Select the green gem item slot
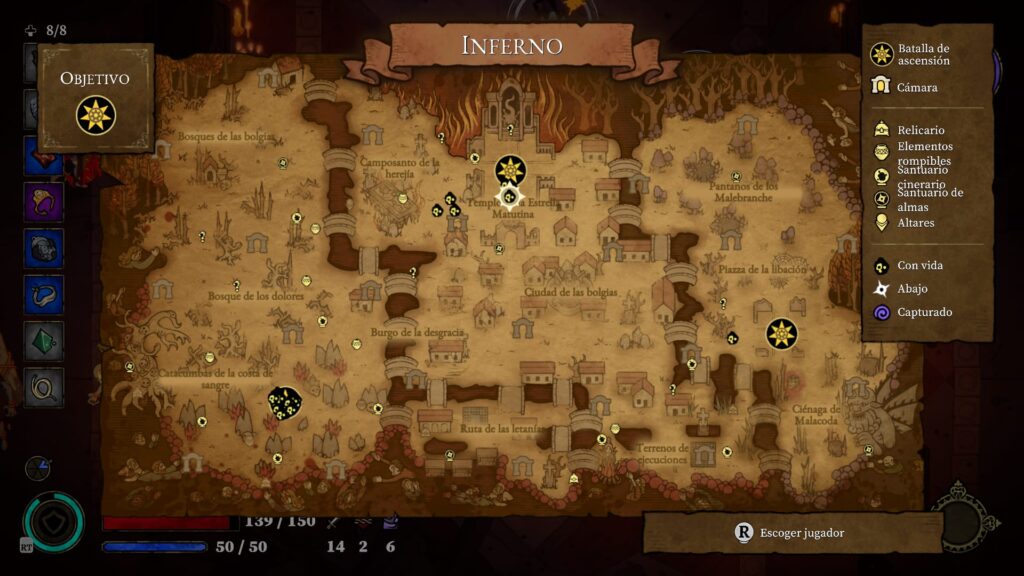This screenshot has width=1024, height=576. 44,341
